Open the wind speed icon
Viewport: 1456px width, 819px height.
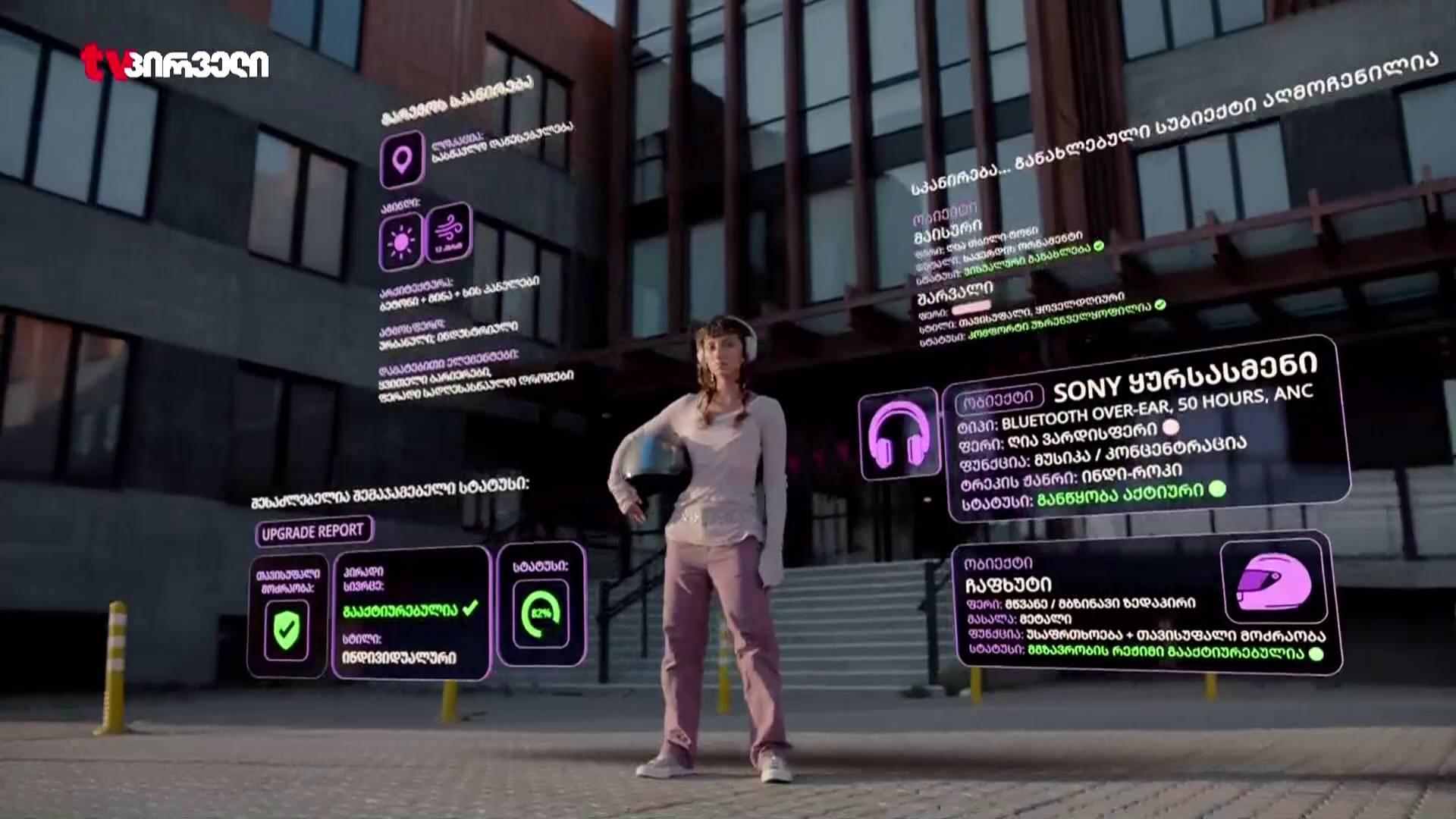pyautogui.click(x=448, y=231)
